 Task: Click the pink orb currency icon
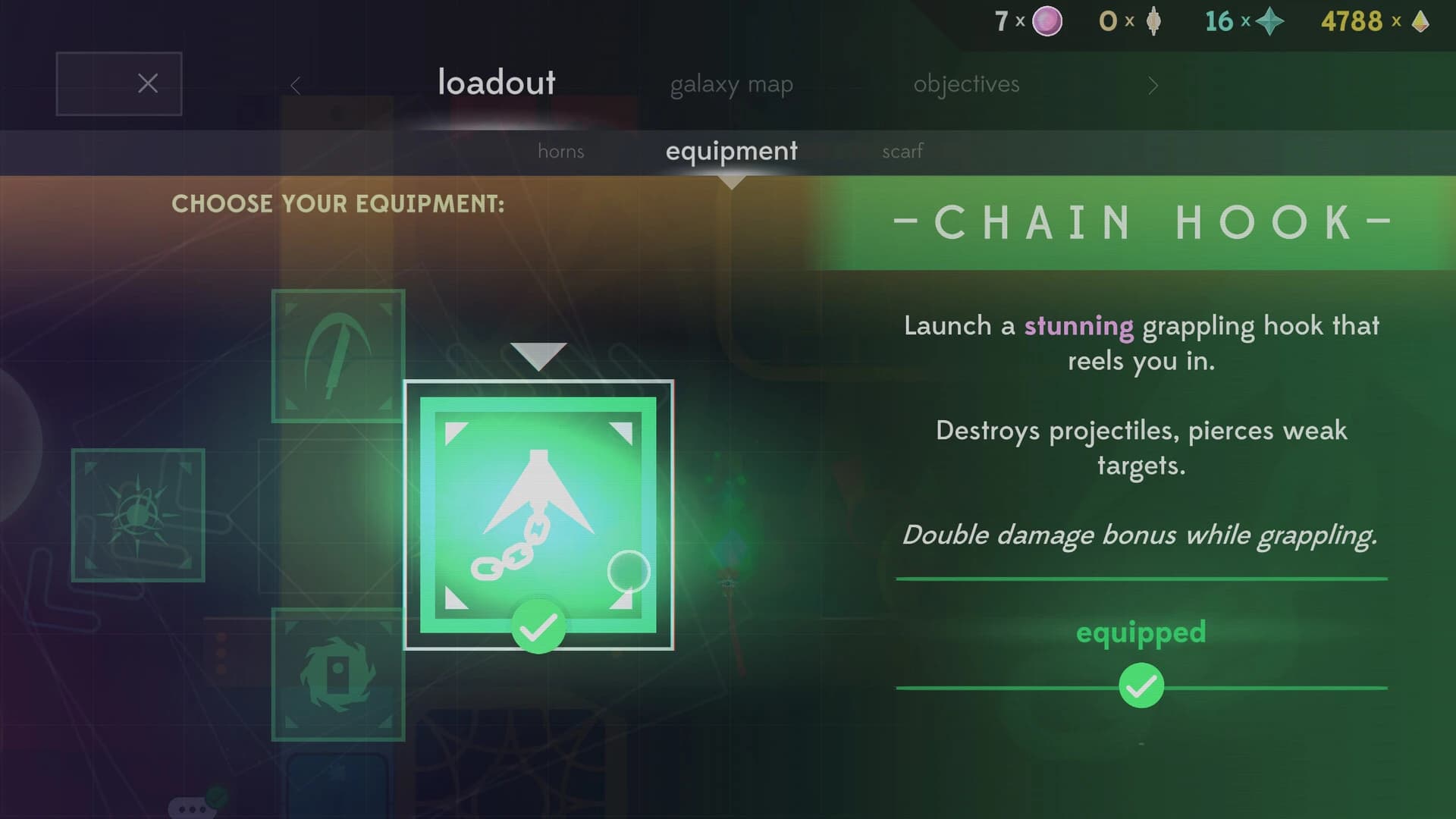coord(1048,21)
